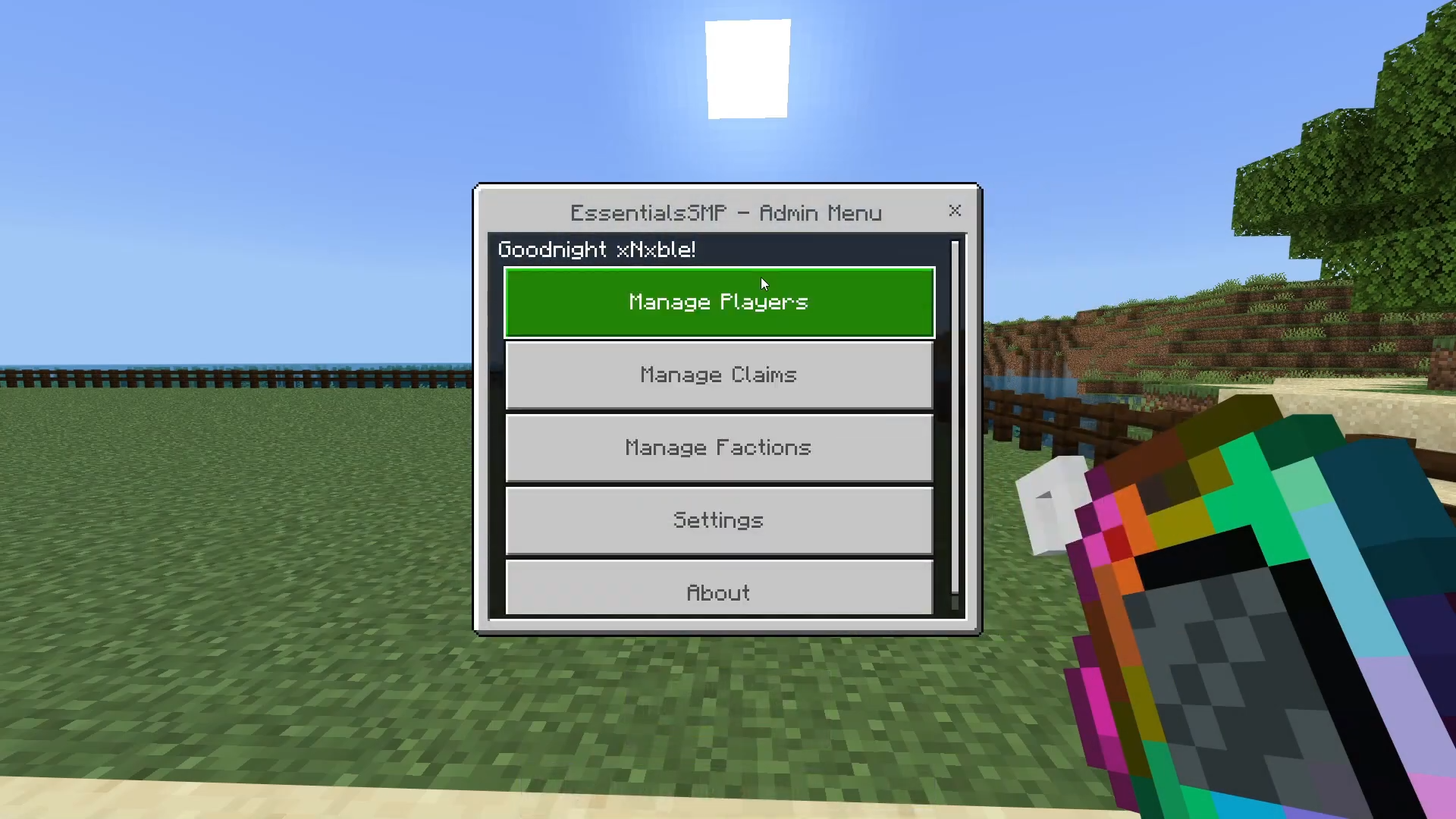The width and height of the screenshot is (1456, 819).
Task: Click the scrollbar track on the right
Action: coord(954,425)
